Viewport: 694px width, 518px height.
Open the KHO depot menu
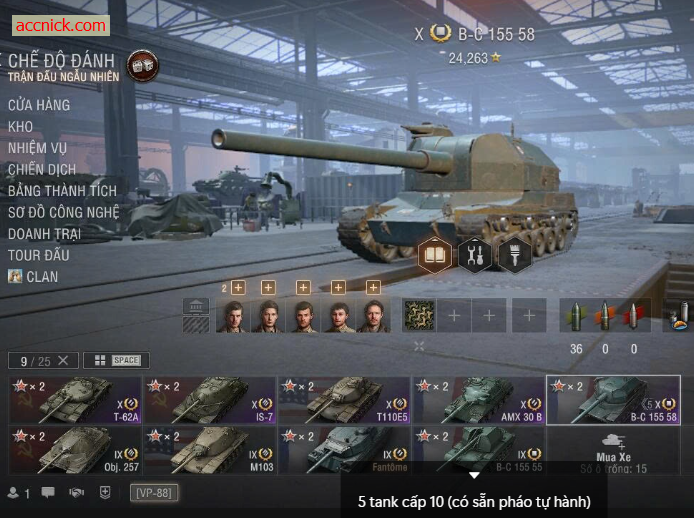21,127
